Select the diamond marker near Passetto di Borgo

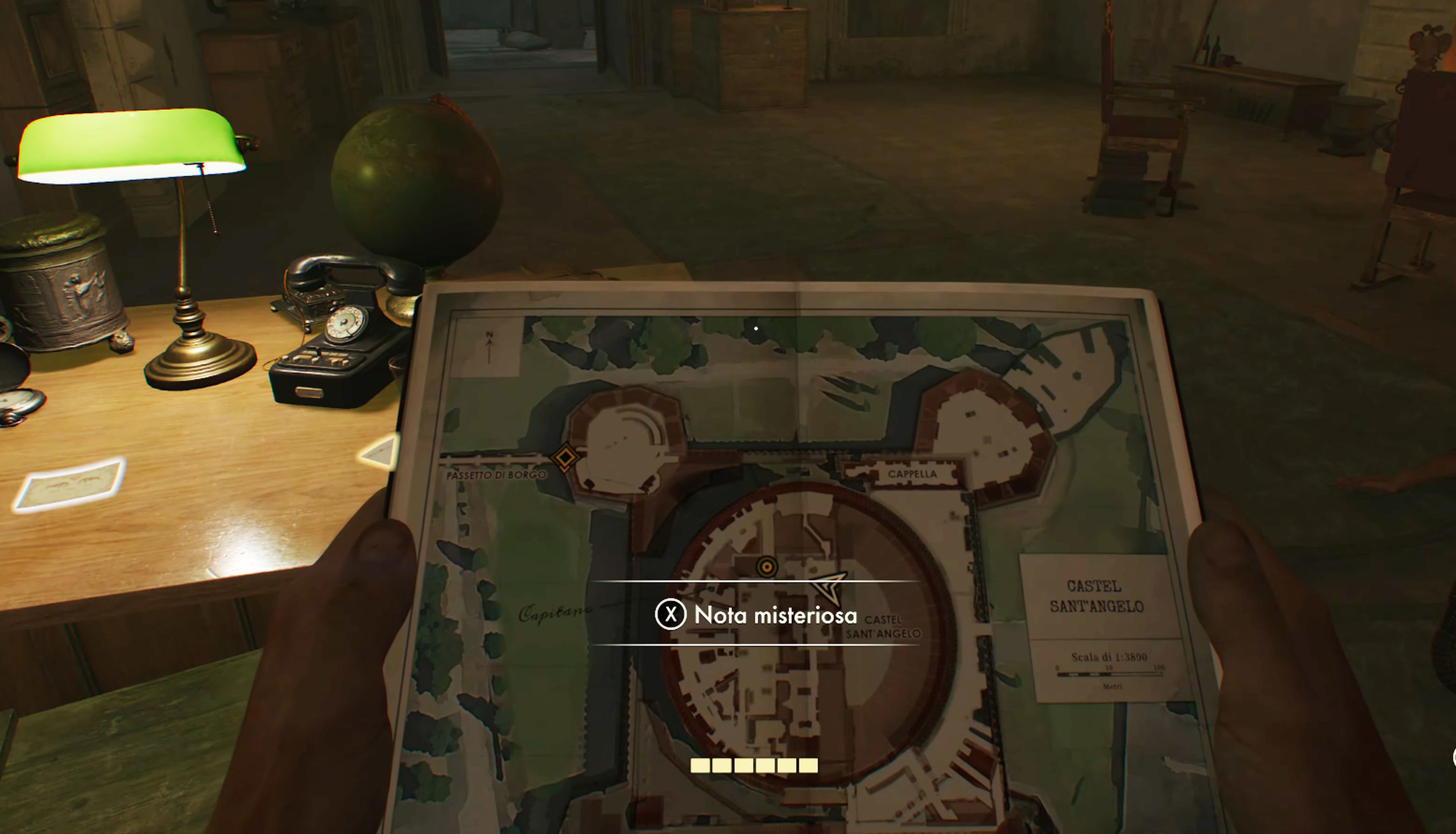pos(565,457)
